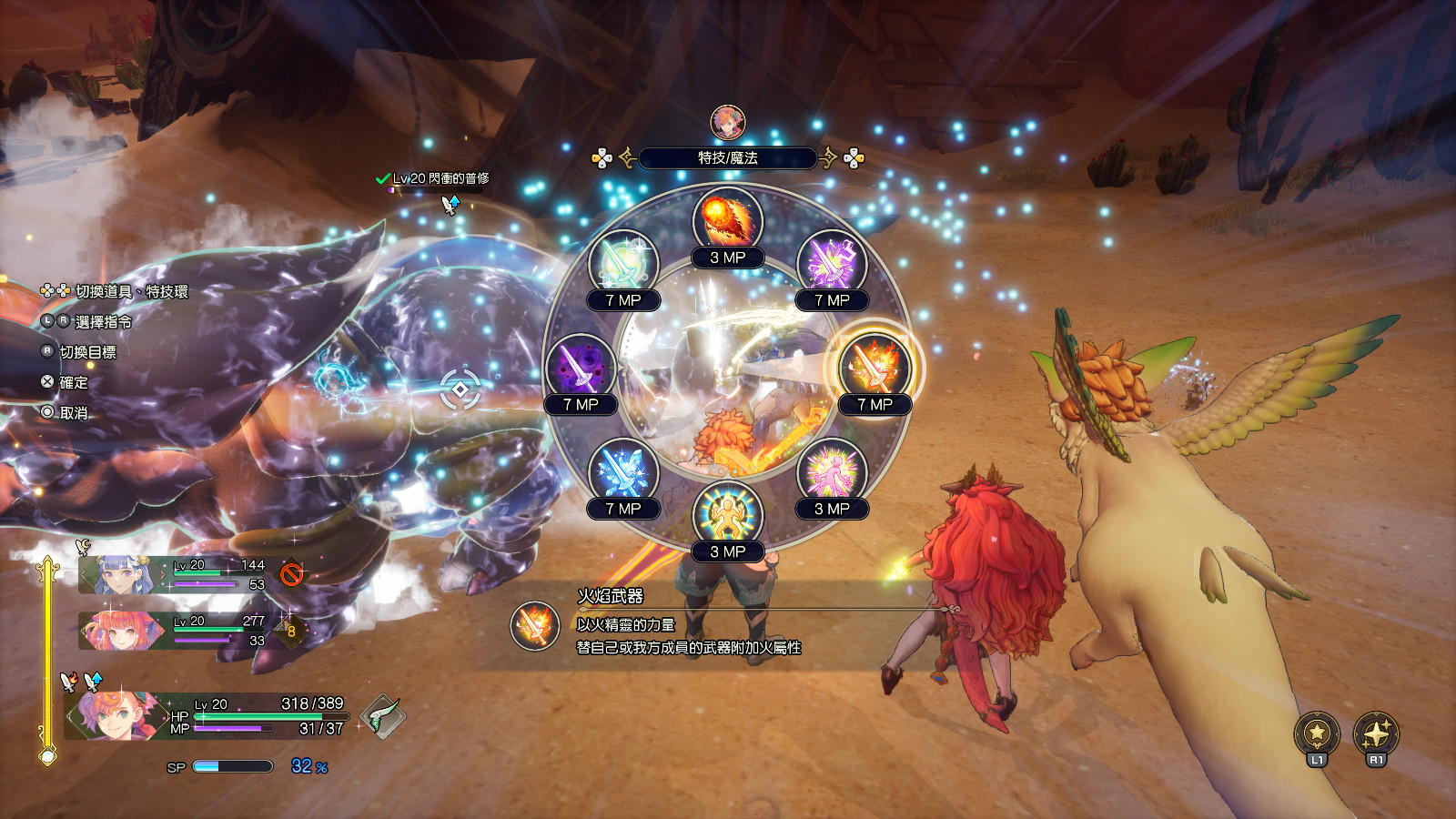This screenshot has height=819, width=1456.
Task: Select the blue ice sword saber spell
Action: (x=623, y=472)
